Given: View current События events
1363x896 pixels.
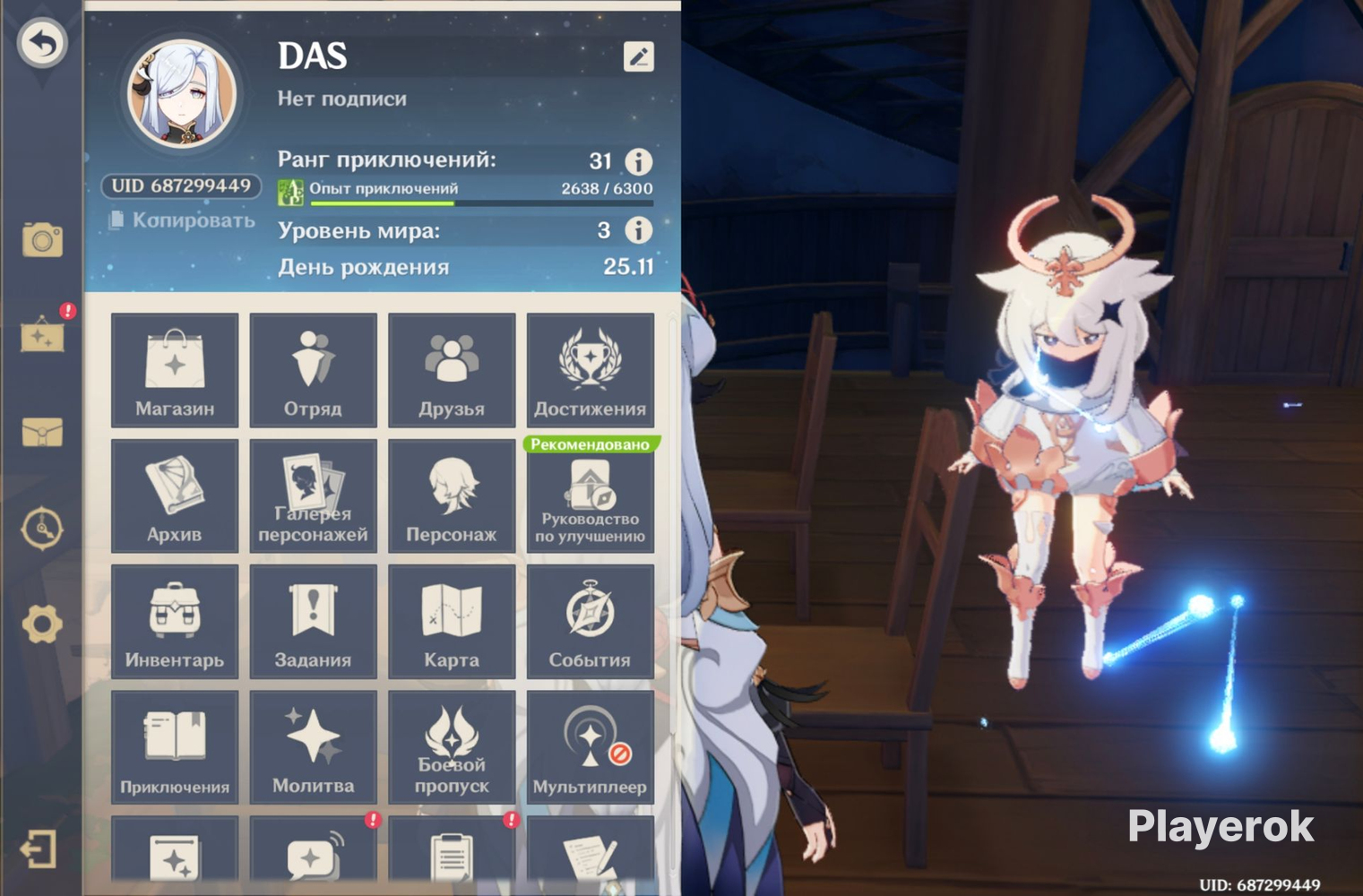Looking at the screenshot, I should click(x=590, y=622).
